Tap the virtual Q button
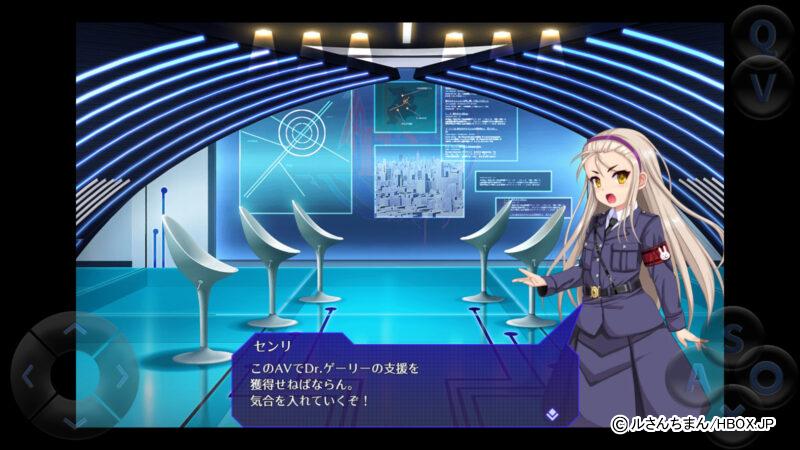 pyautogui.click(x=763, y=37)
